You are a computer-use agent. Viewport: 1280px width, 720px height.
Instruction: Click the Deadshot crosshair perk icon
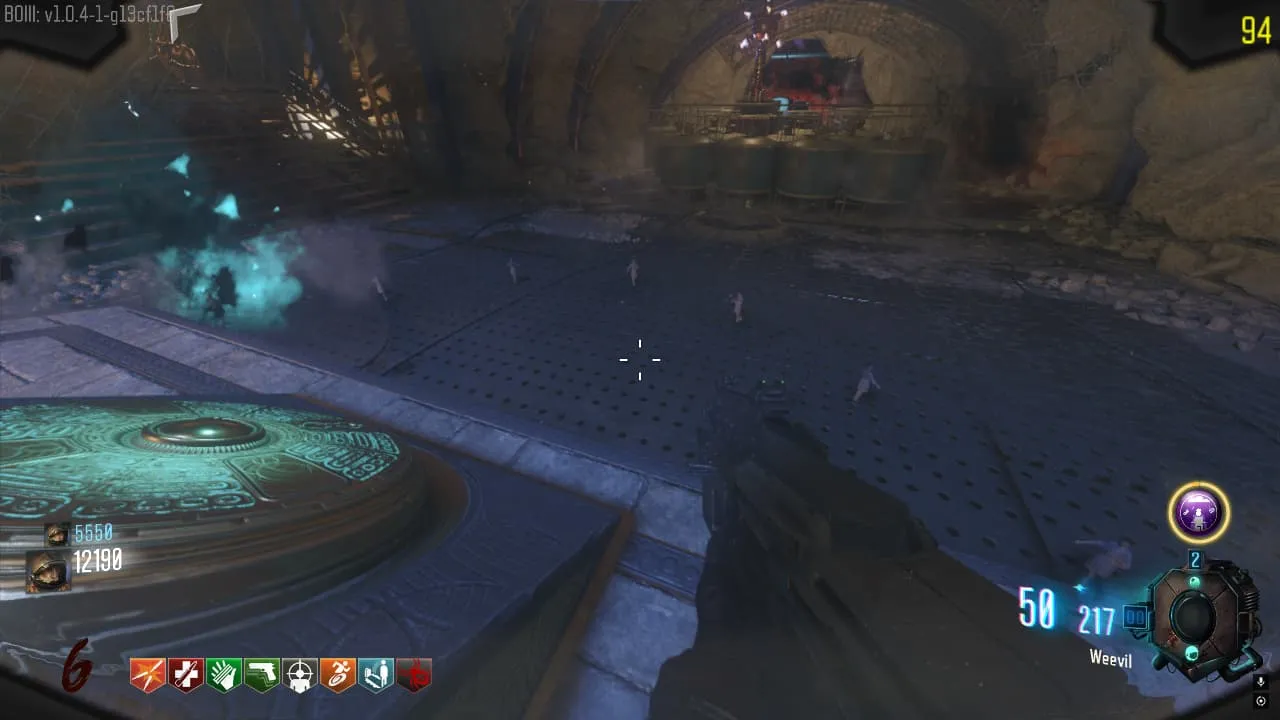(300, 675)
